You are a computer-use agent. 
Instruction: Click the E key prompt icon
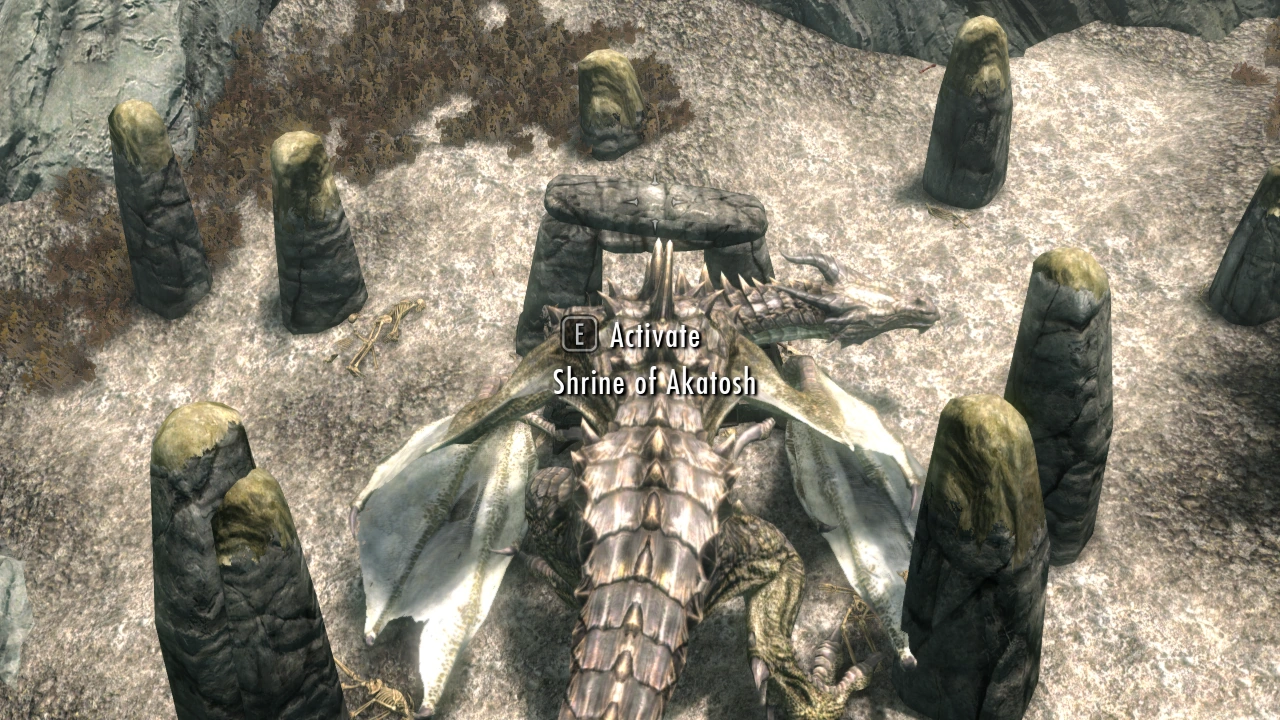tap(581, 338)
